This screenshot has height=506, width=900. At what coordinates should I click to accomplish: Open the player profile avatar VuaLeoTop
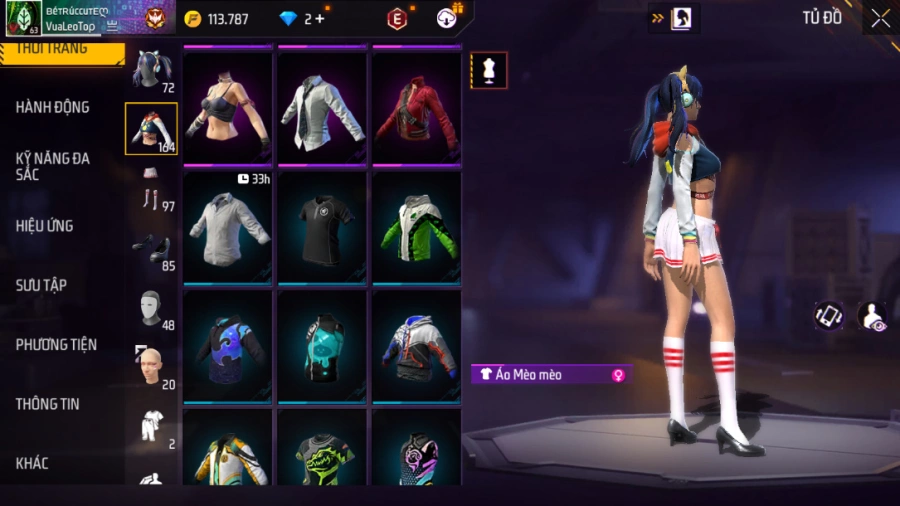(x=24, y=17)
